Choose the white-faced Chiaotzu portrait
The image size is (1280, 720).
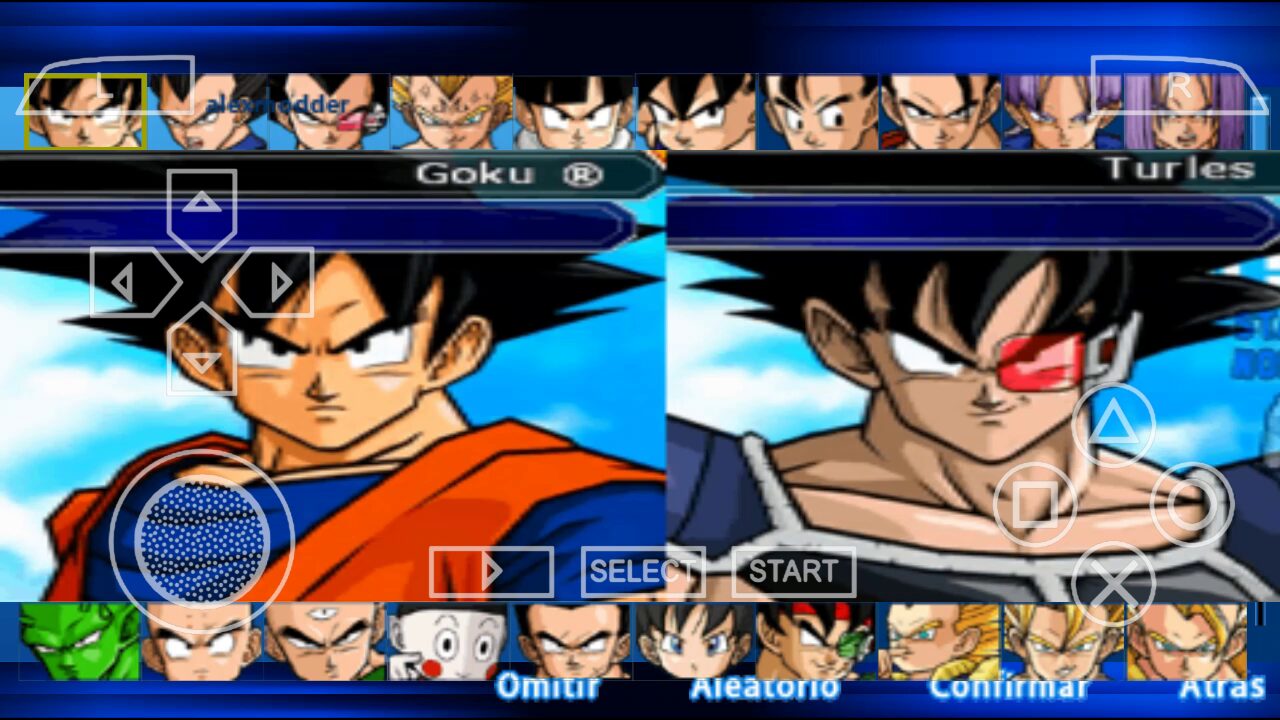[x=447, y=642]
